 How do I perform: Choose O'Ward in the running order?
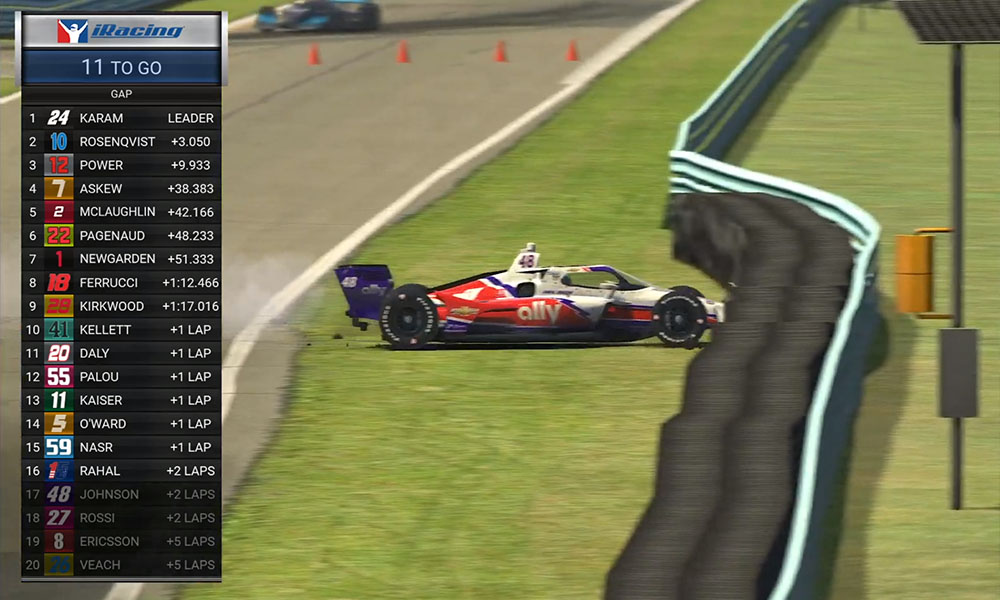(x=121, y=424)
